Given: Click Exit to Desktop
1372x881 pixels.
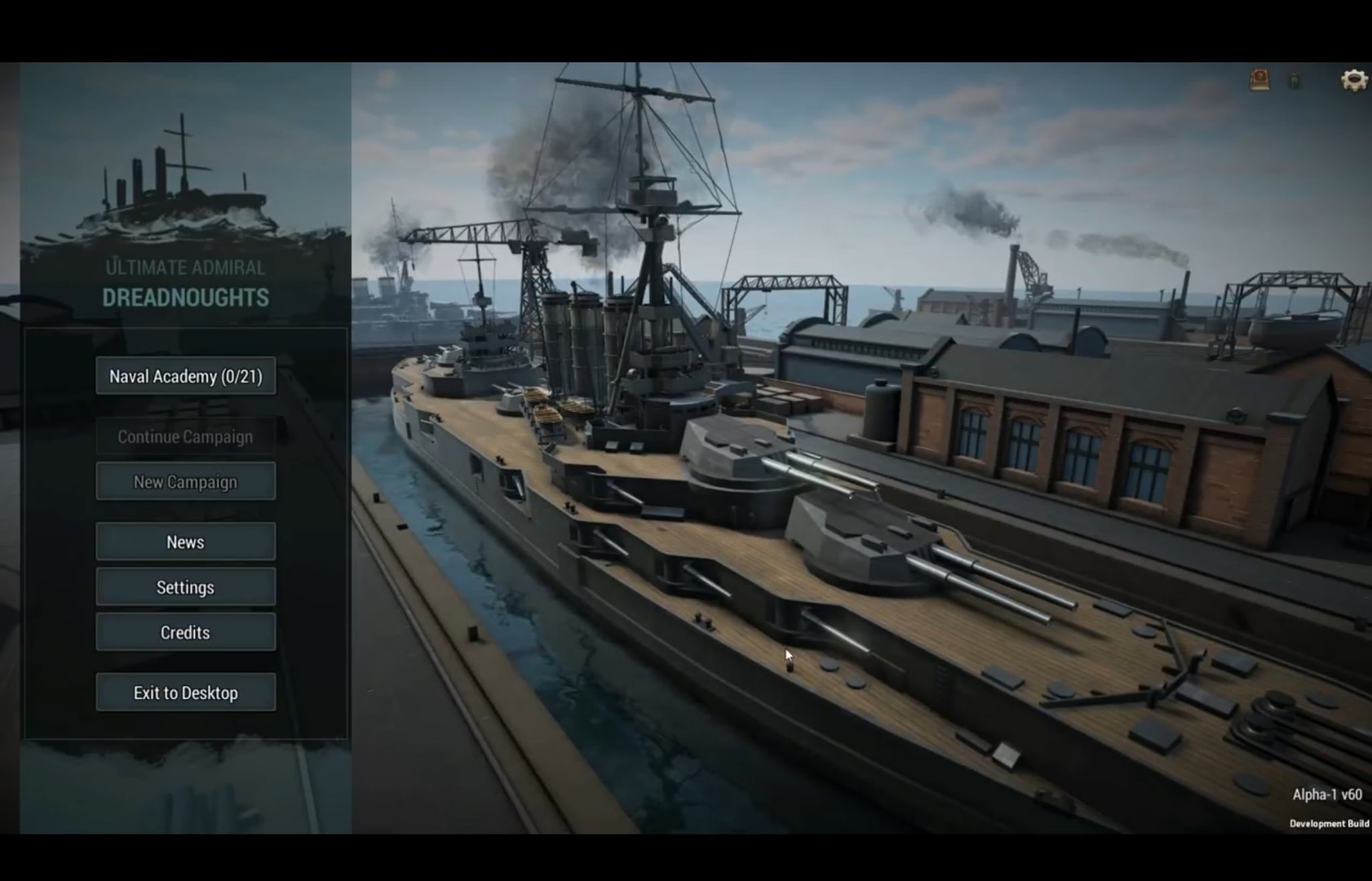Looking at the screenshot, I should tap(185, 692).
